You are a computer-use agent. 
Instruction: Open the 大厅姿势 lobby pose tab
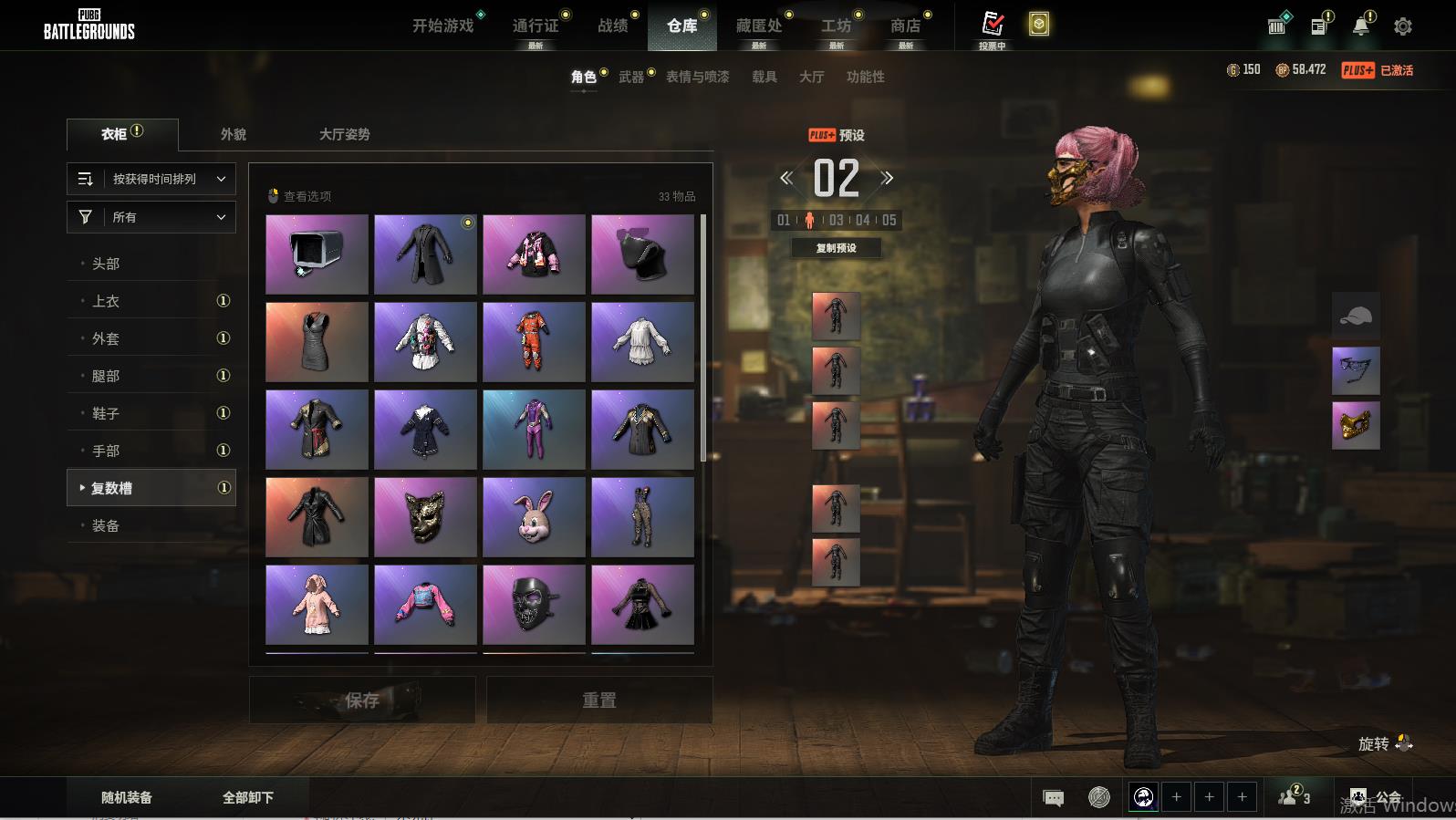(344, 134)
